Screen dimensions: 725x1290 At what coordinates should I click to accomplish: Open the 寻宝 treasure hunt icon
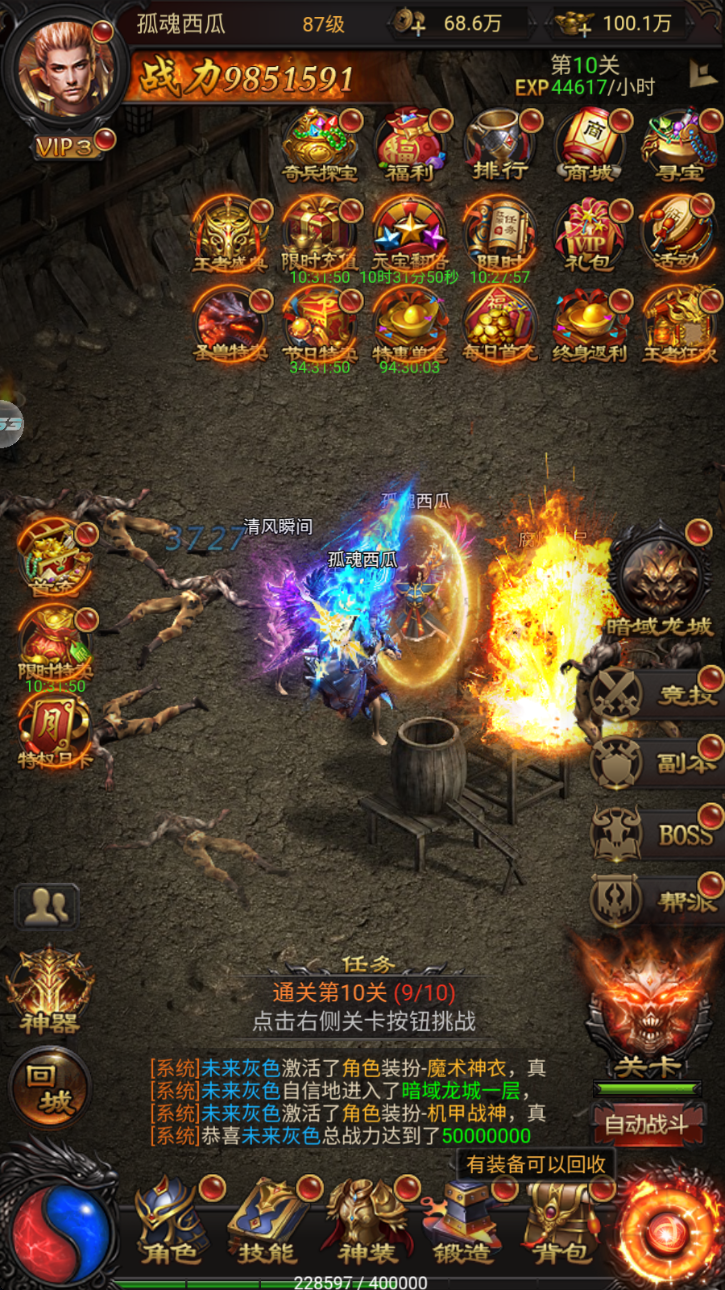[x=679, y=145]
